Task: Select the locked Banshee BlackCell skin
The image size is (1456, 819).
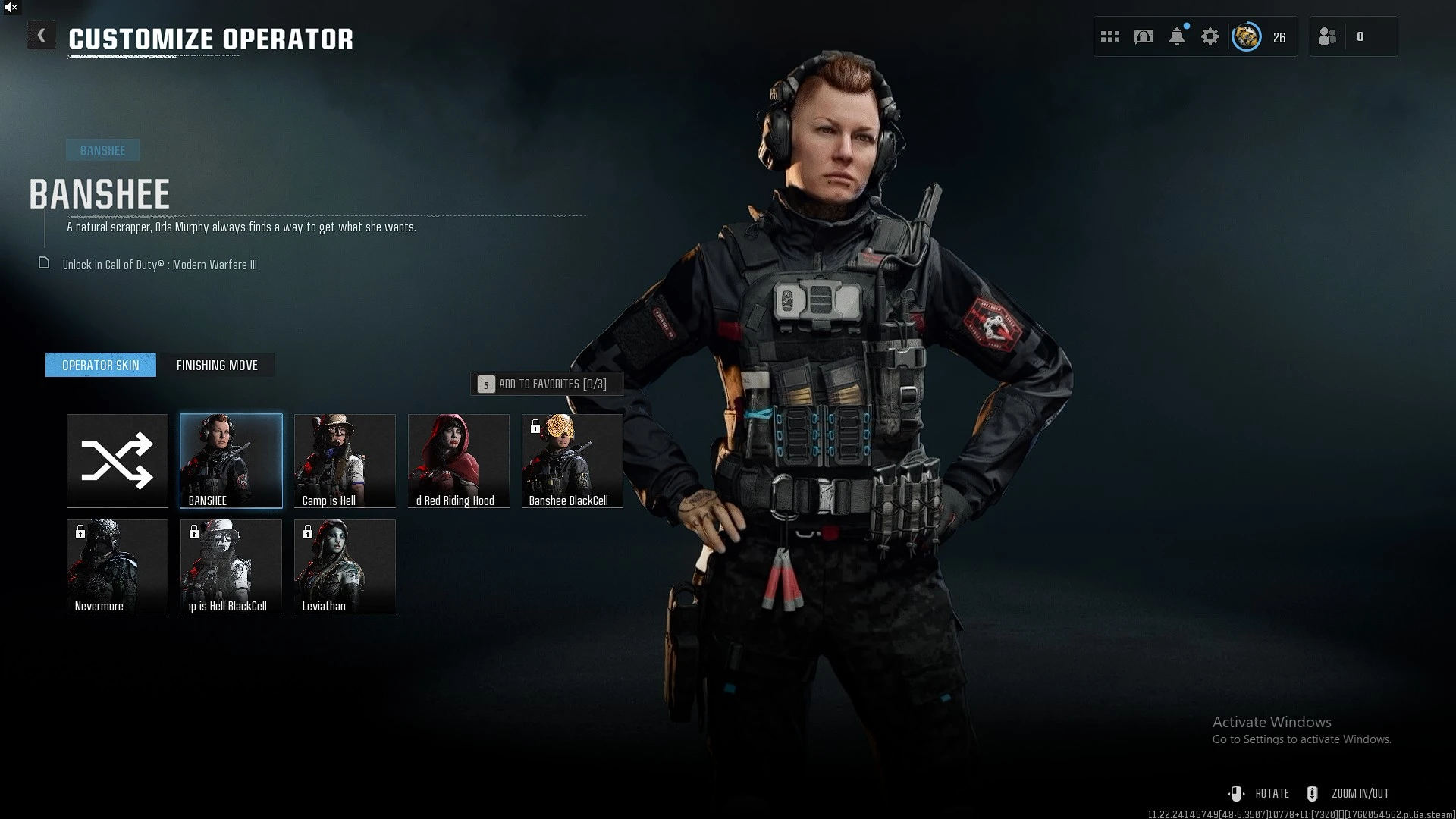Action: [x=573, y=460]
